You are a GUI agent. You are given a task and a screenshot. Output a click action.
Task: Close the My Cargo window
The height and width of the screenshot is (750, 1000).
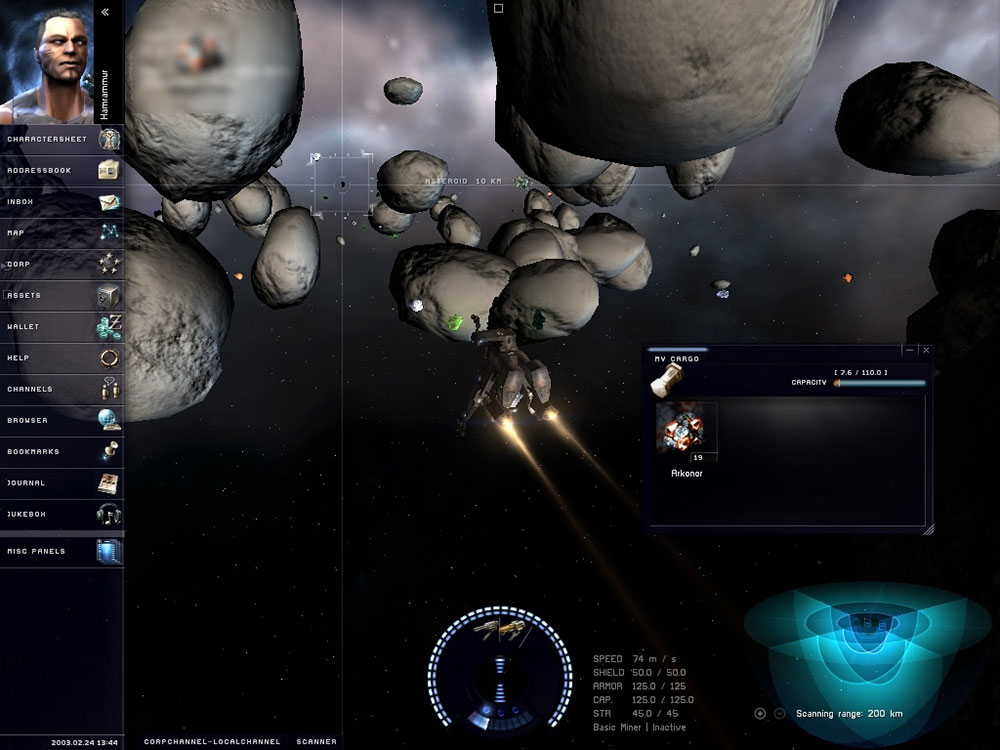[926, 351]
